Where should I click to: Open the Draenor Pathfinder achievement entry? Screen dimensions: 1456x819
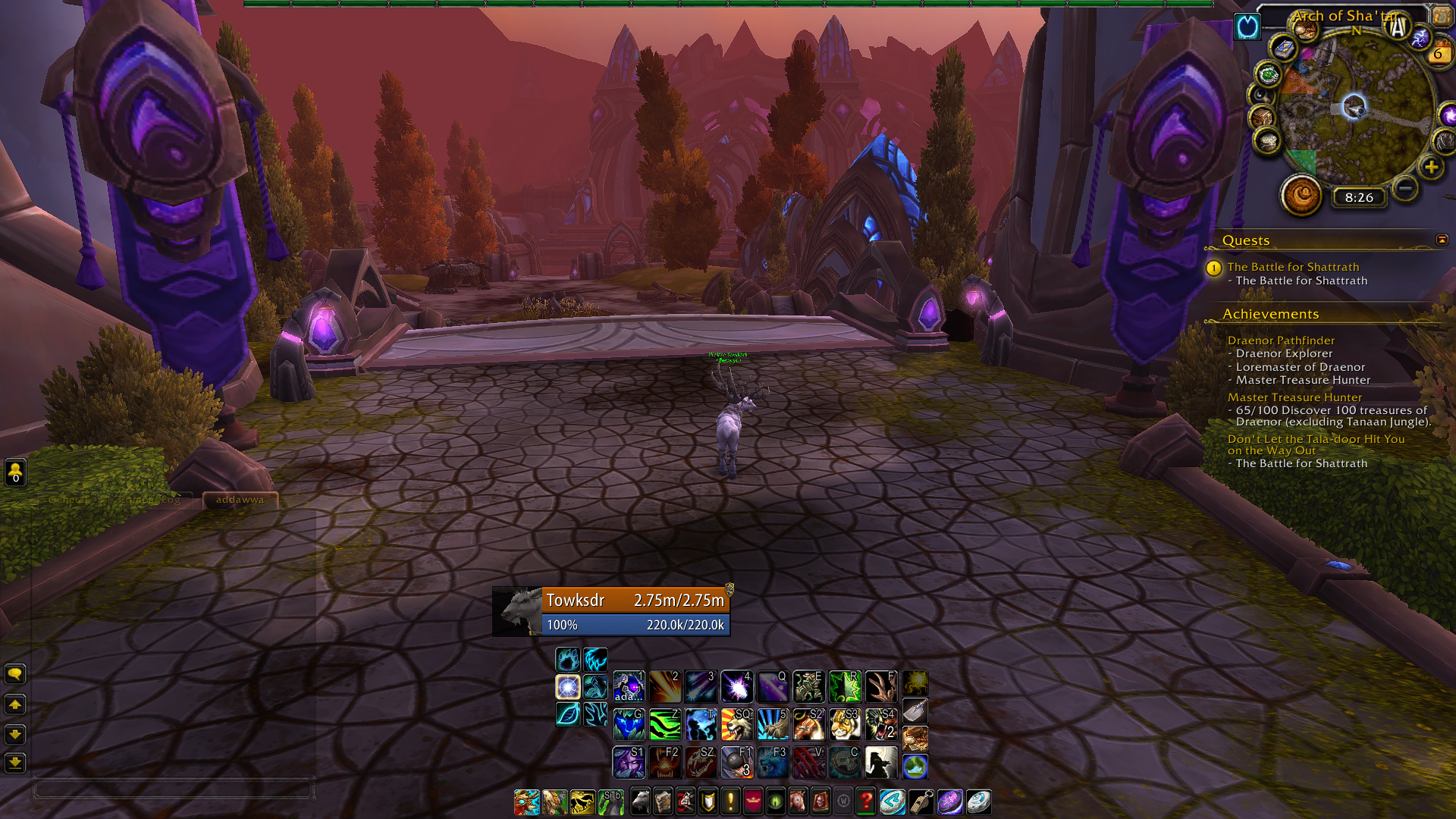tap(1281, 340)
